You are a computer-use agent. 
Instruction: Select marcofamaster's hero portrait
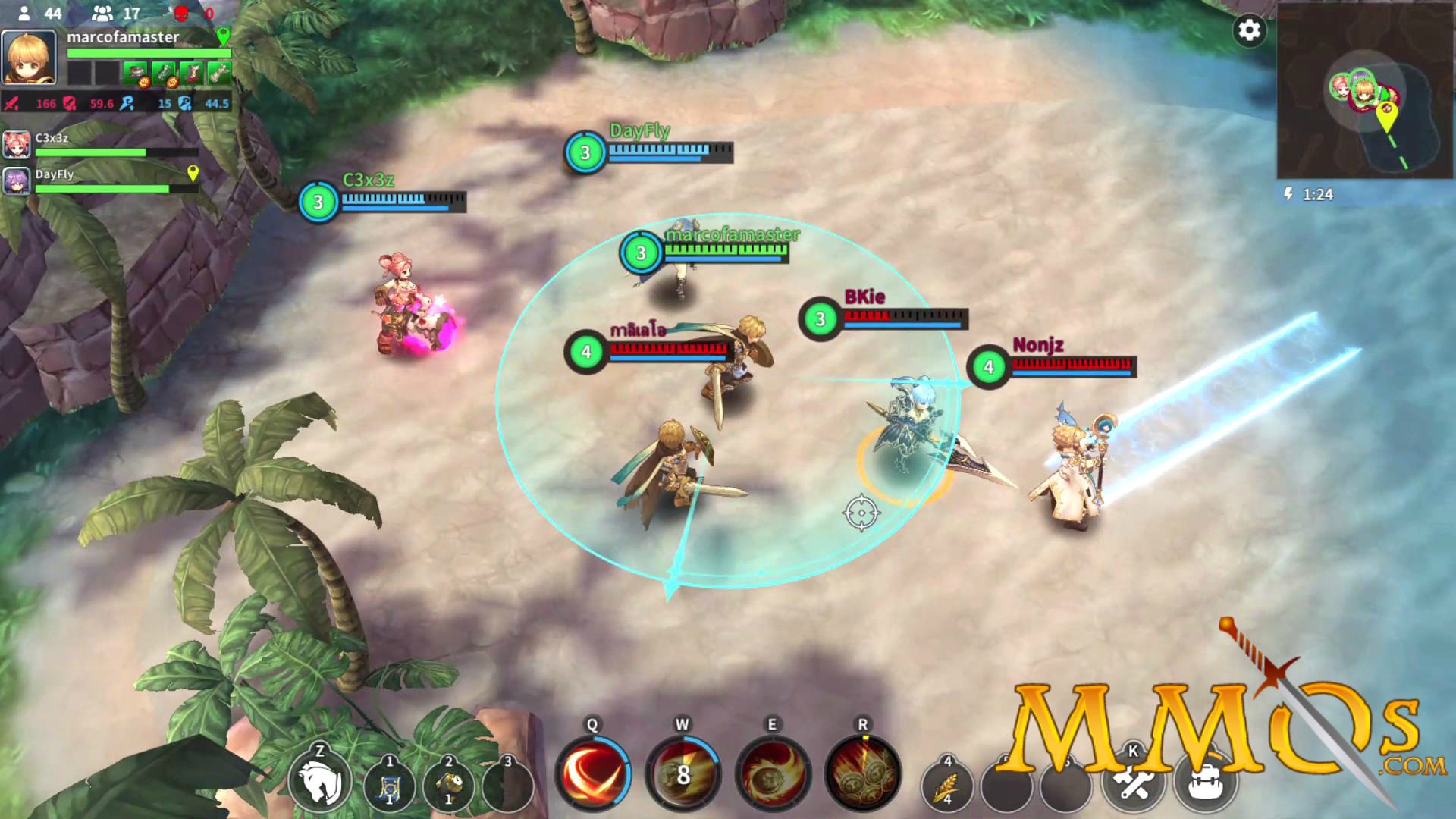(x=29, y=58)
